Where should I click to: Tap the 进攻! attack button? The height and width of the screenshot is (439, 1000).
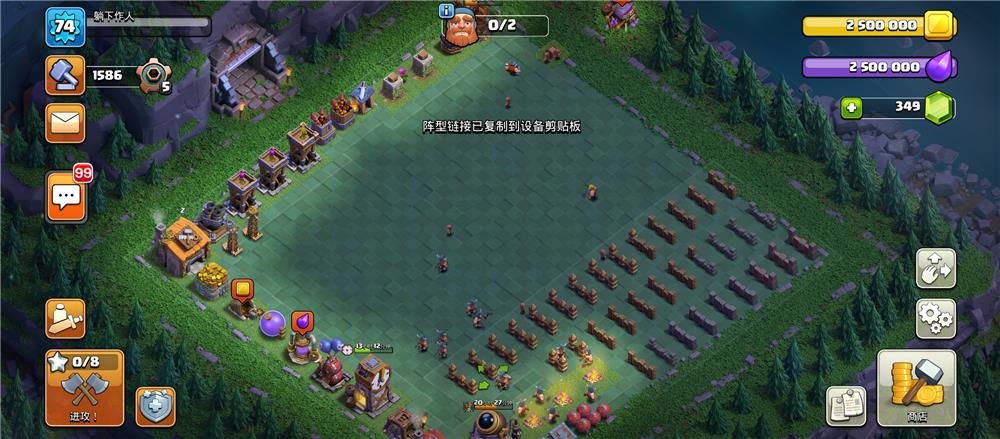point(84,387)
